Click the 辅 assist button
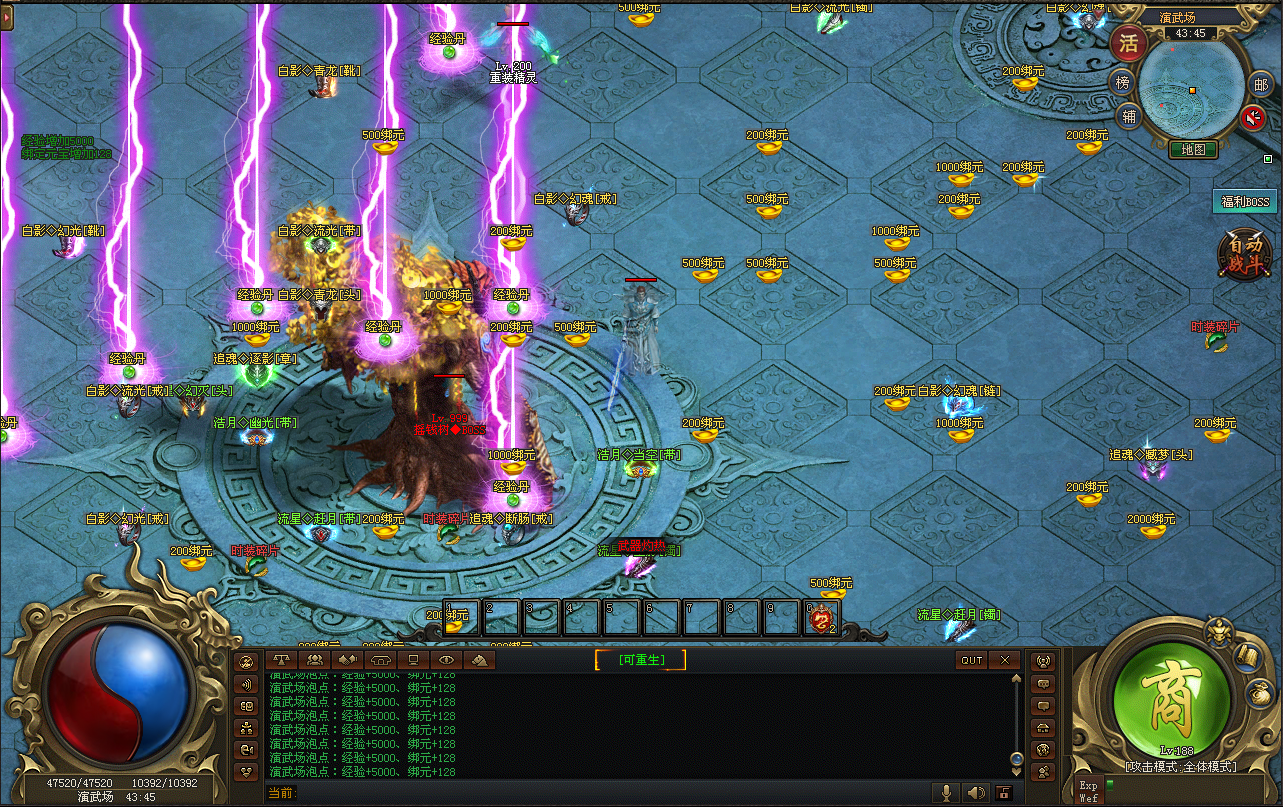1283x807 pixels. pyautogui.click(x=1129, y=116)
